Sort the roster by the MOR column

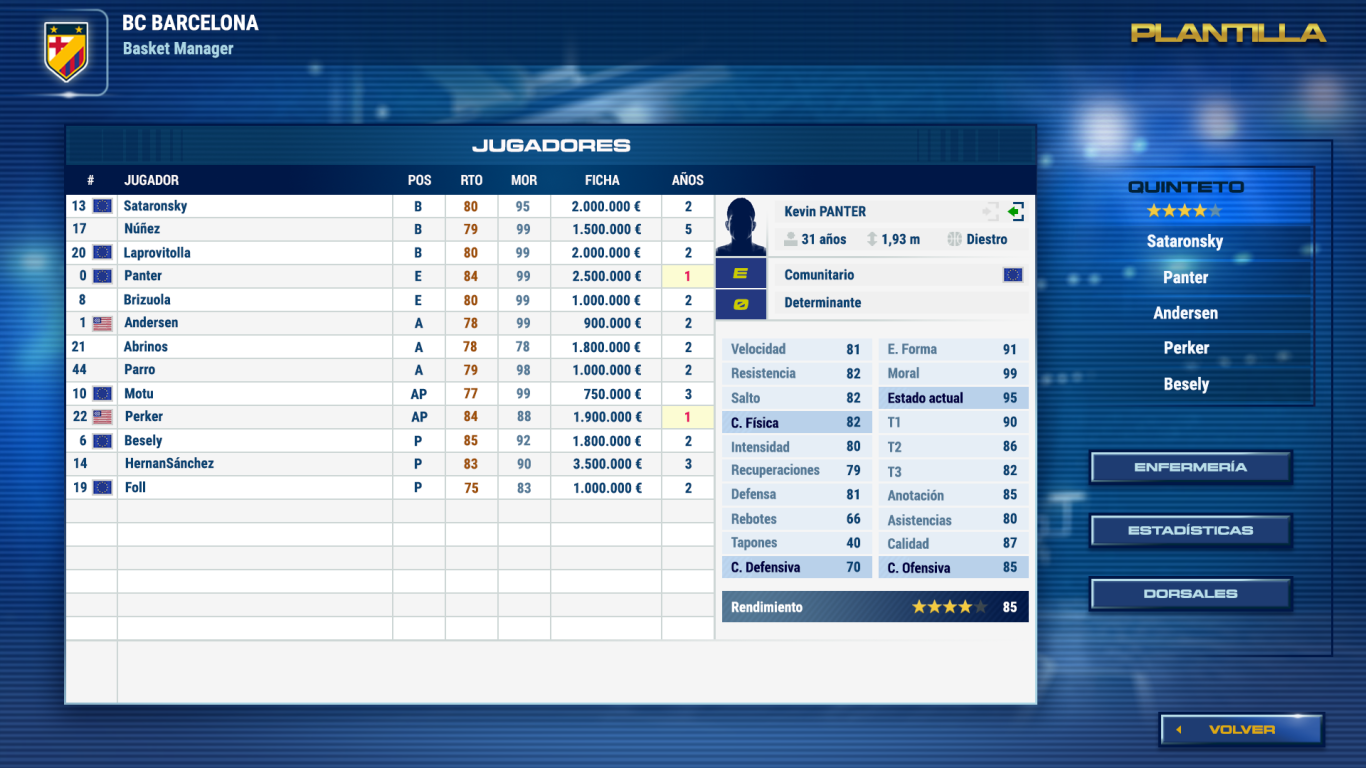tap(524, 181)
